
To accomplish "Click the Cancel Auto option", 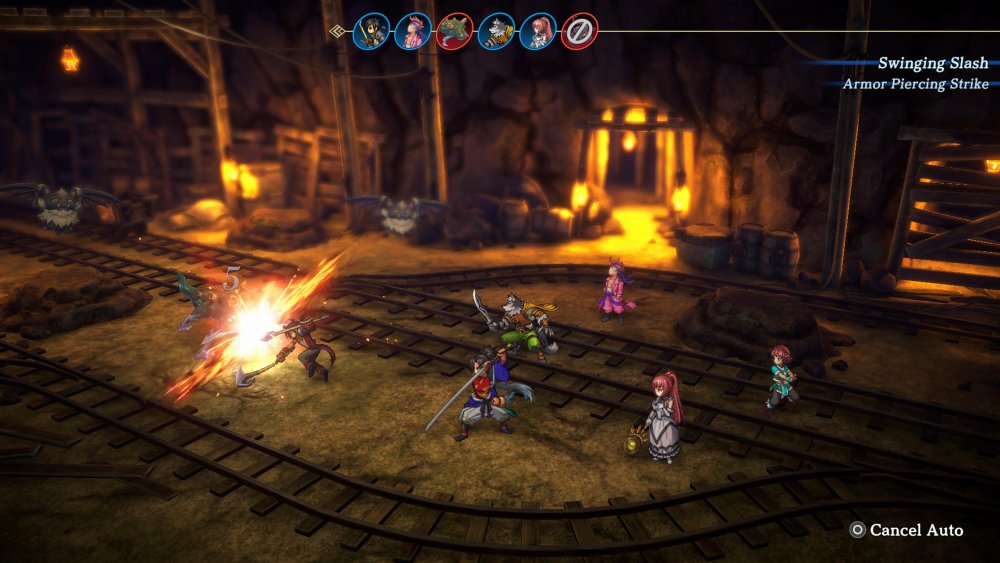I will pyautogui.click(x=906, y=530).
